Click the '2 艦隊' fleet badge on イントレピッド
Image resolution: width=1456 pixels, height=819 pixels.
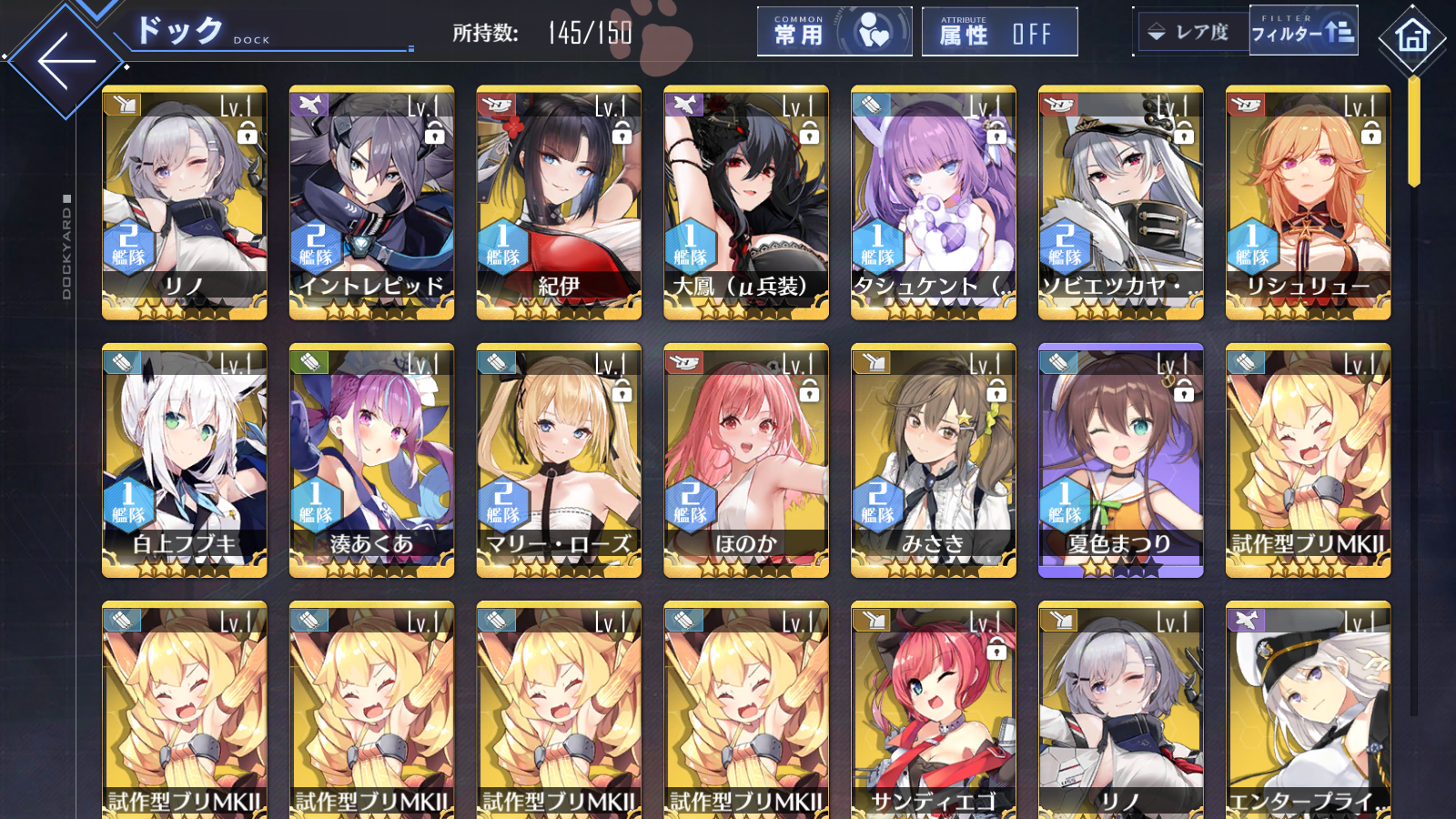tap(318, 246)
